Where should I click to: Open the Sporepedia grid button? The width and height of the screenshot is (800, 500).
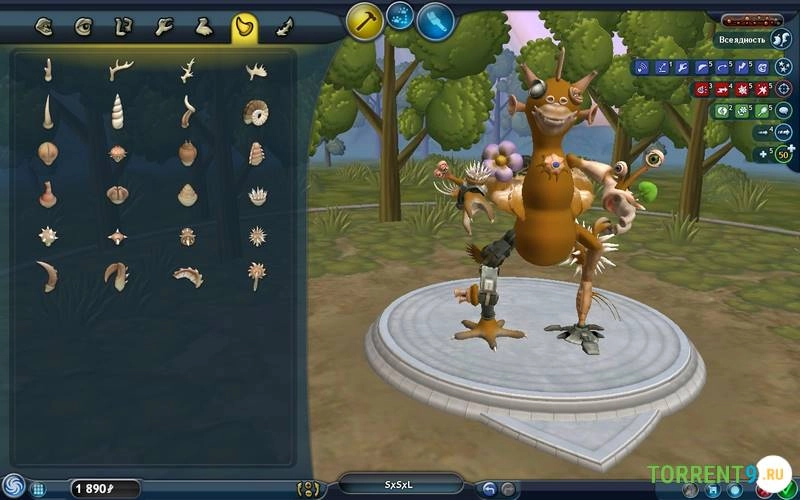[38, 489]
